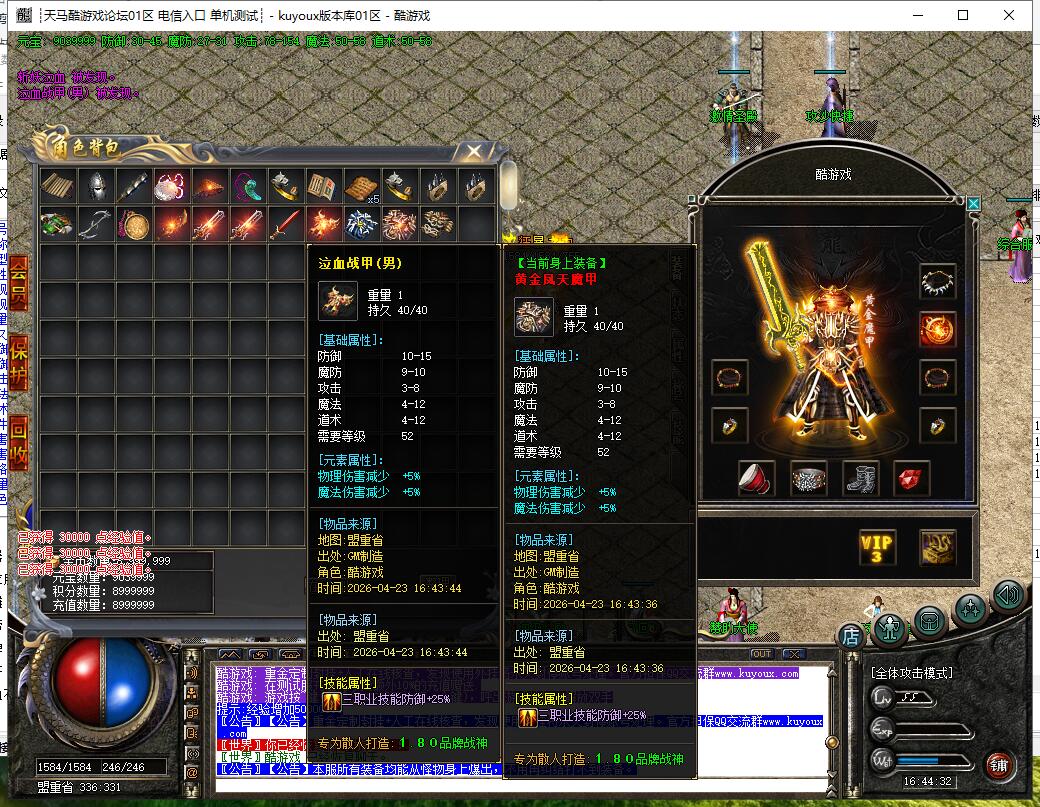Click the round red 铺 stall button

coord(997,766)
